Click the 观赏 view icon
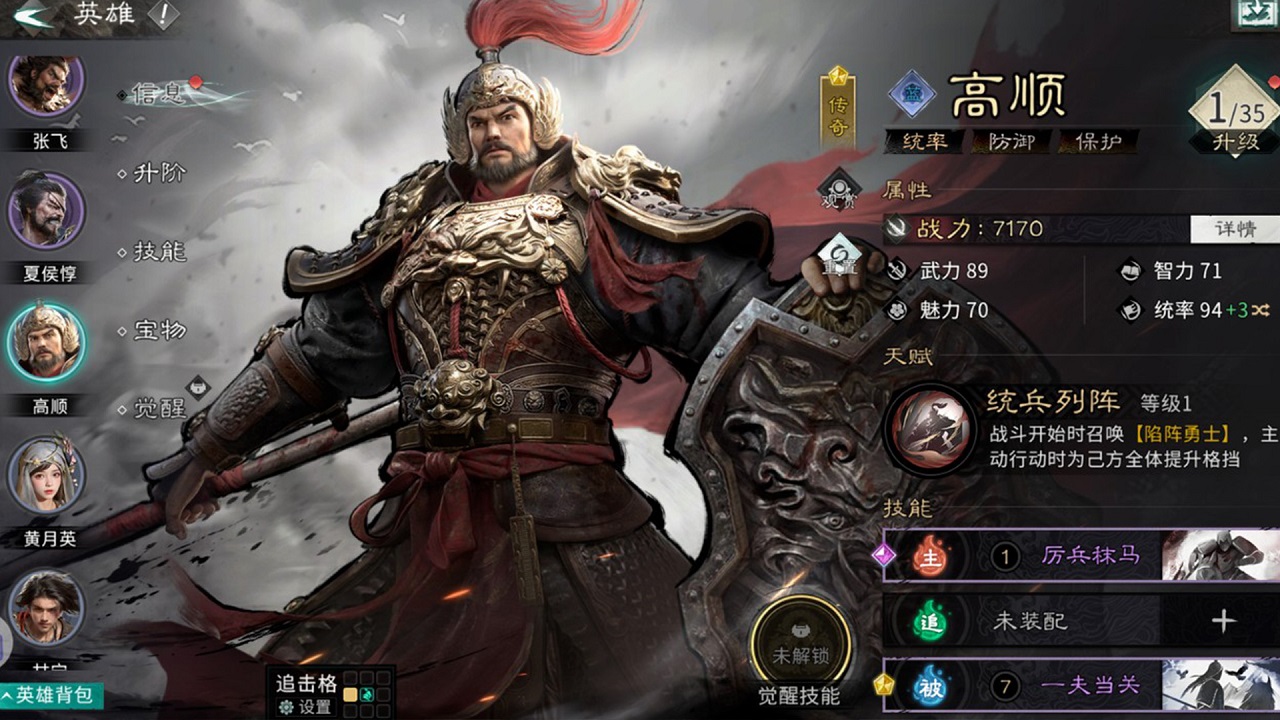Screen dimensions: 1280x720 (x=839, y=188)
